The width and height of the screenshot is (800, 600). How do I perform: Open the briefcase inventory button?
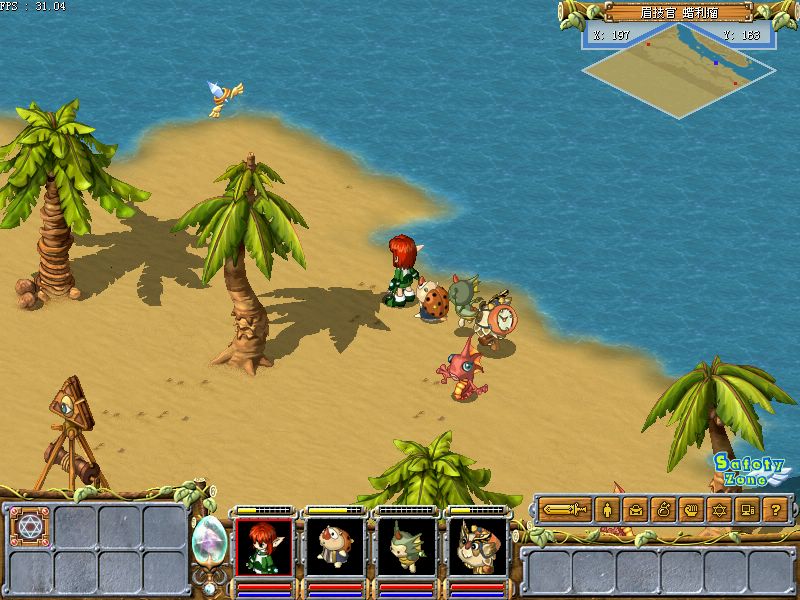pyautogui.click(x=635, y=510)
